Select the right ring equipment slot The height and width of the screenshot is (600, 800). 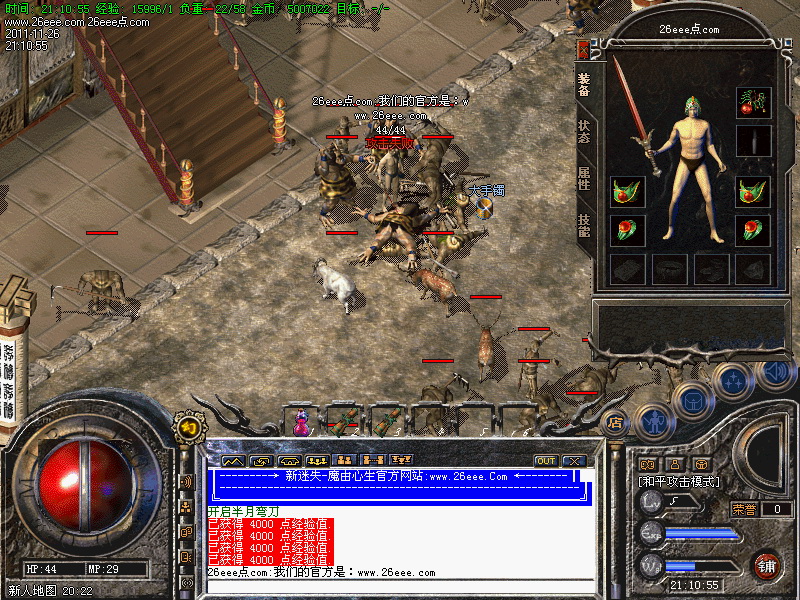pyautogui.click(x=753, y=229)
